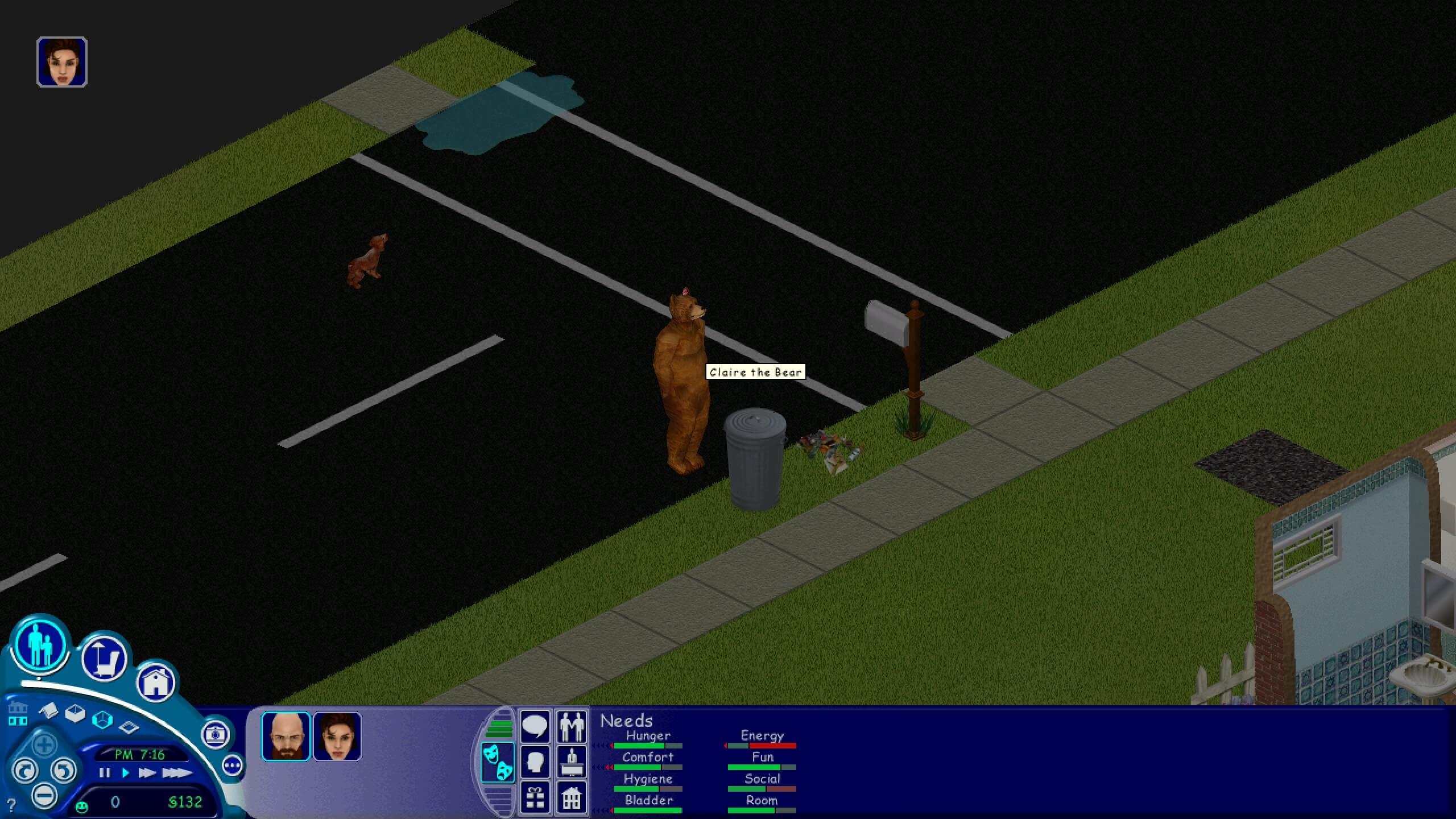The height and width of the screenshot is (819, 1456).
Task: Select the theatrical masks mood tab
Action: point(499,763)
